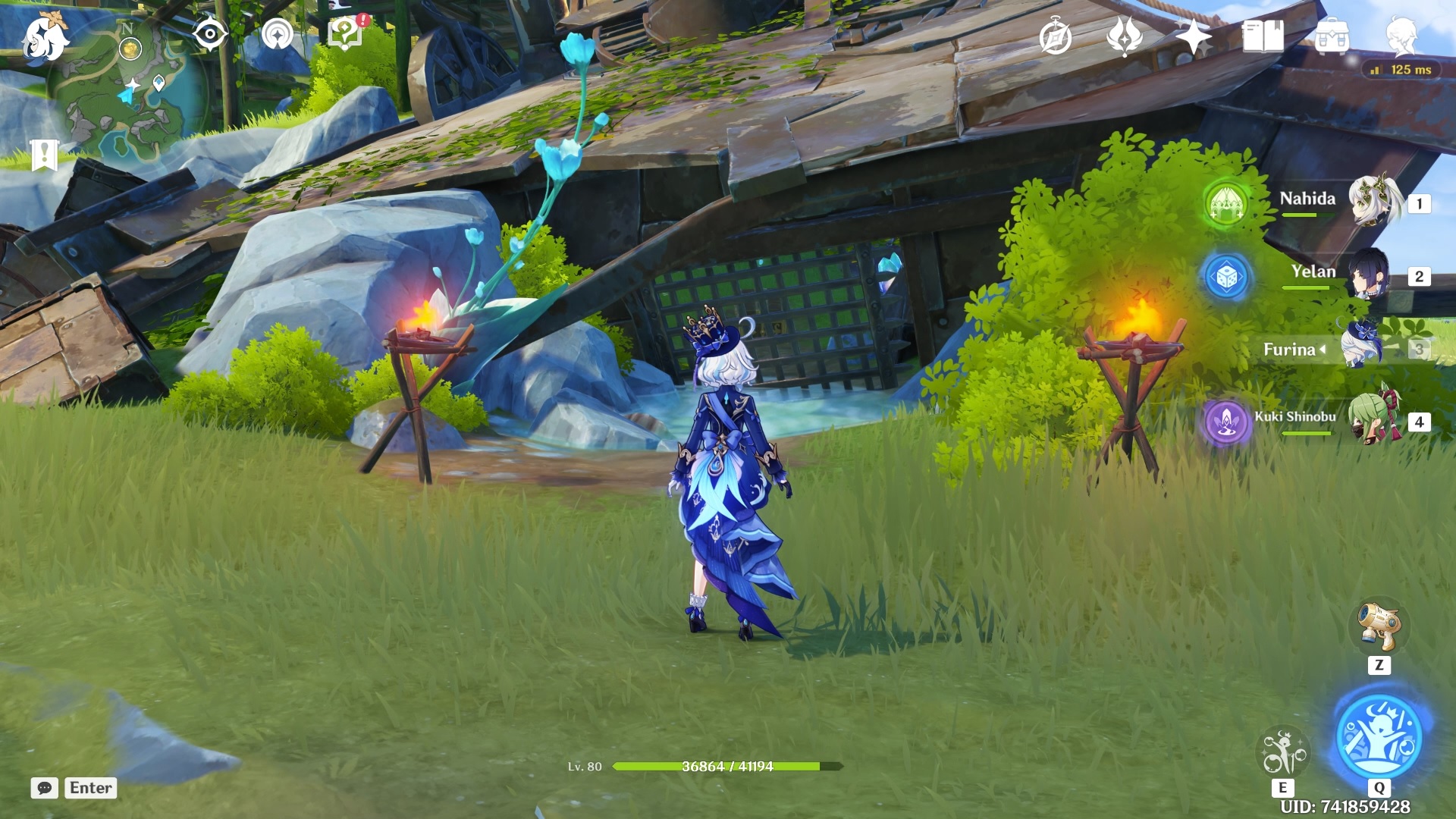Open the Adventurer Handbook compass icon
This screenshot has width=1456, height=819.
click(x=1056, y=37)
